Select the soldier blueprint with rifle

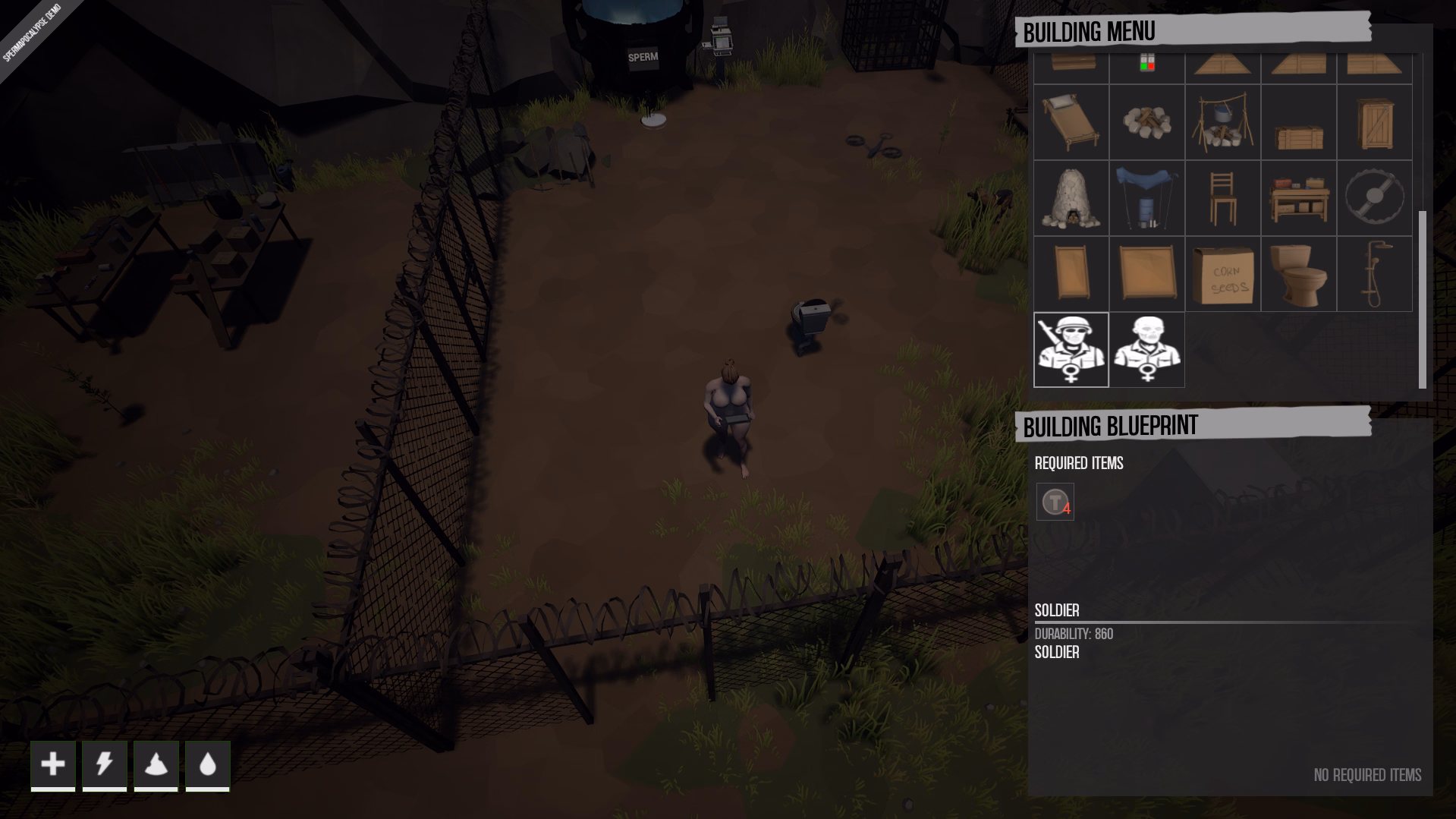point(1071,350)
